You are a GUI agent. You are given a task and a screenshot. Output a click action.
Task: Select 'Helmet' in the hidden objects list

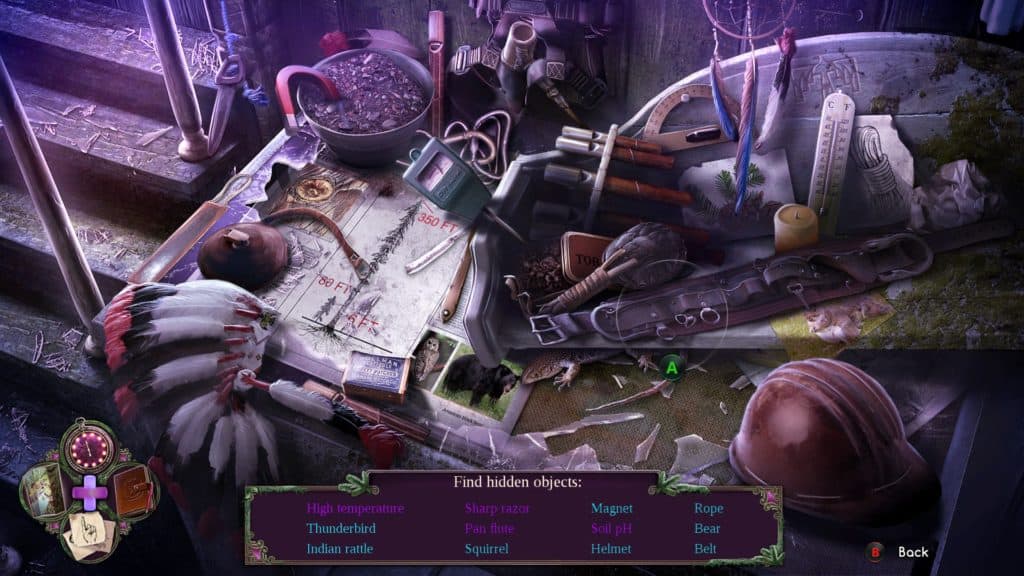coord(610,548)
